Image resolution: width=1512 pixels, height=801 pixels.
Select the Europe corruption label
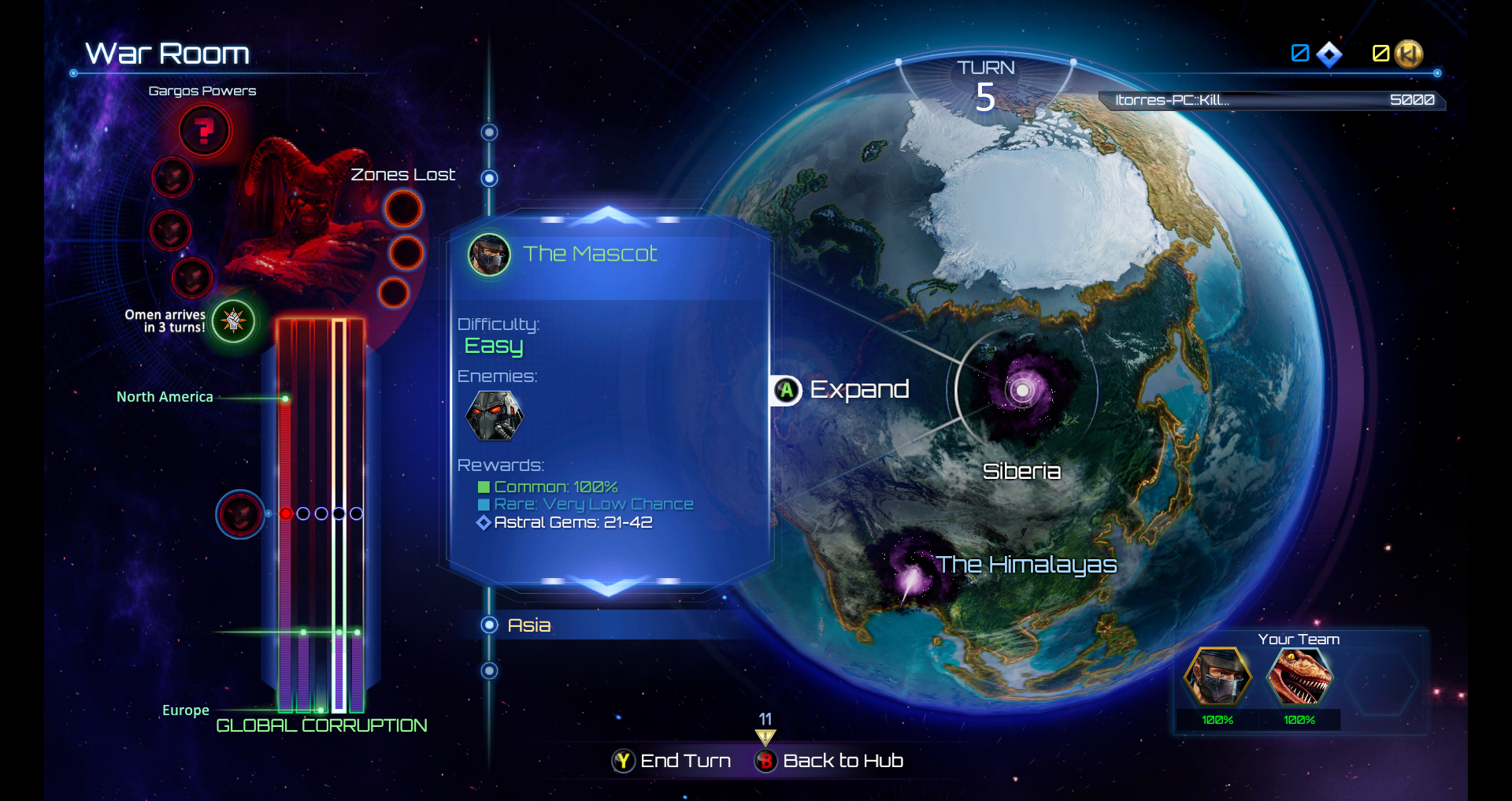pos(186,710)
